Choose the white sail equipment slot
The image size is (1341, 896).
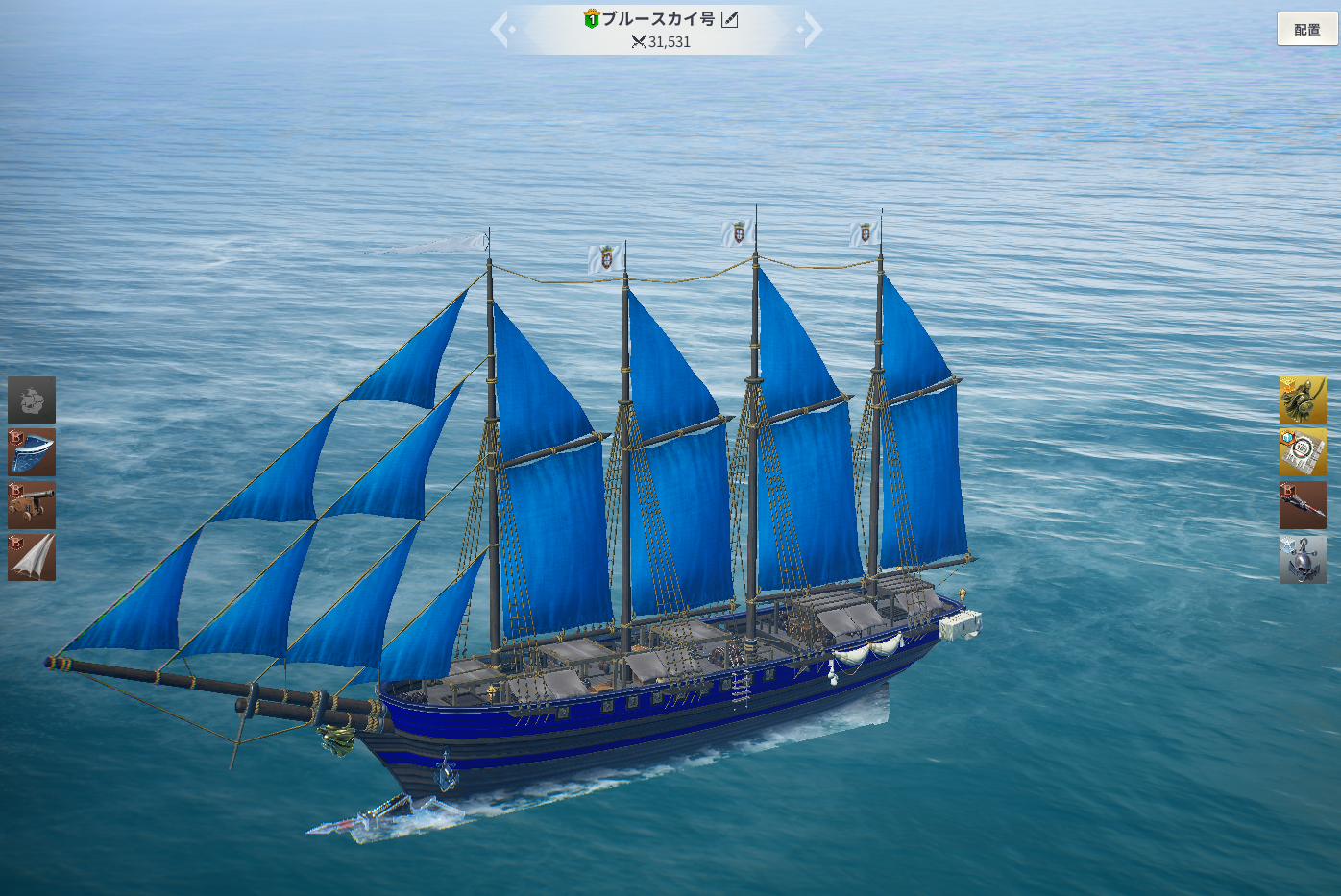32,557
